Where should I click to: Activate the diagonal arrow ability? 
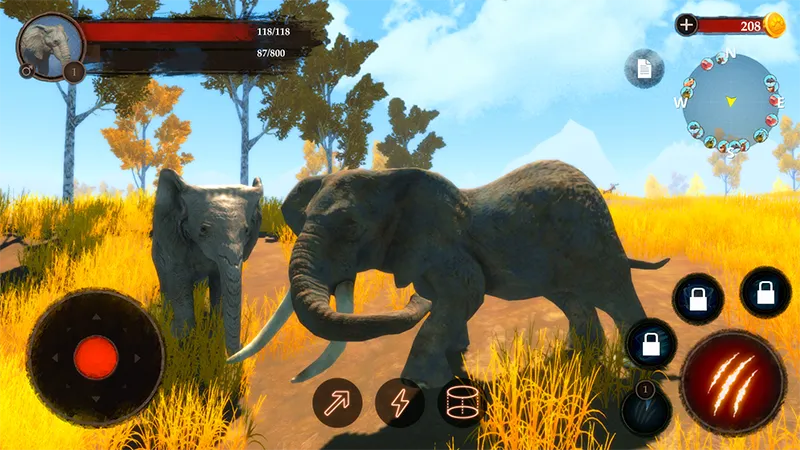(x=337, y=403)
